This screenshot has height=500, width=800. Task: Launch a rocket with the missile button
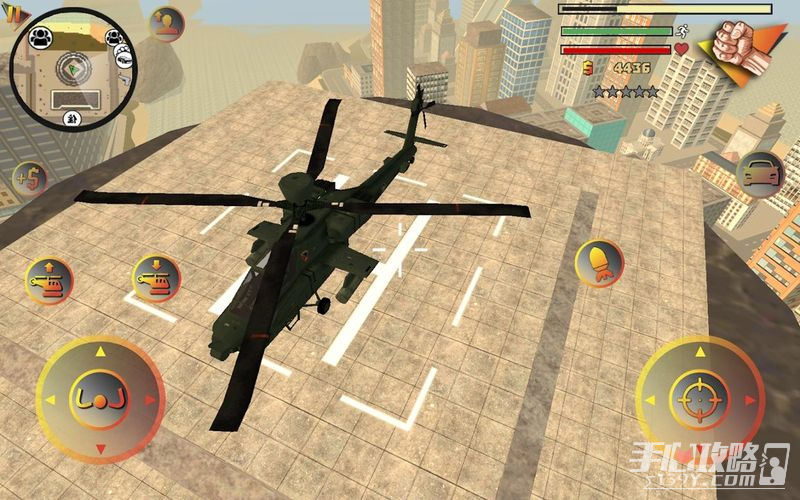pos(599,264)
